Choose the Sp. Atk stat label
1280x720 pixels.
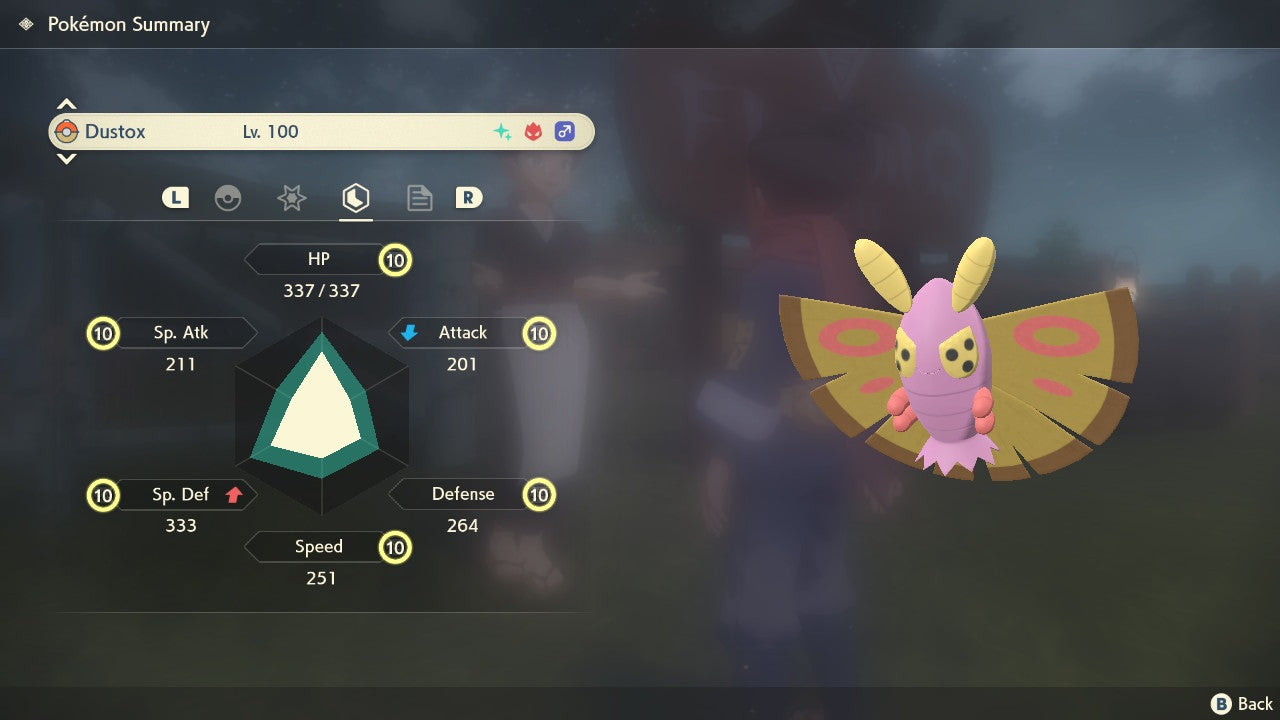181,333
